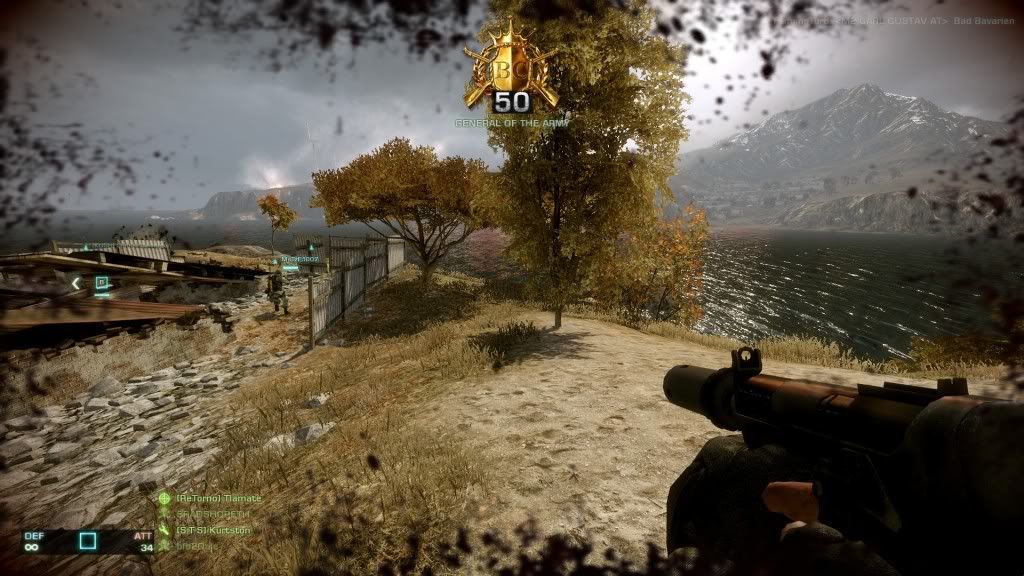Select squad member [ReTorno] Tiamate
Viewport: 1024px width, 576px height.
point(218,497)
